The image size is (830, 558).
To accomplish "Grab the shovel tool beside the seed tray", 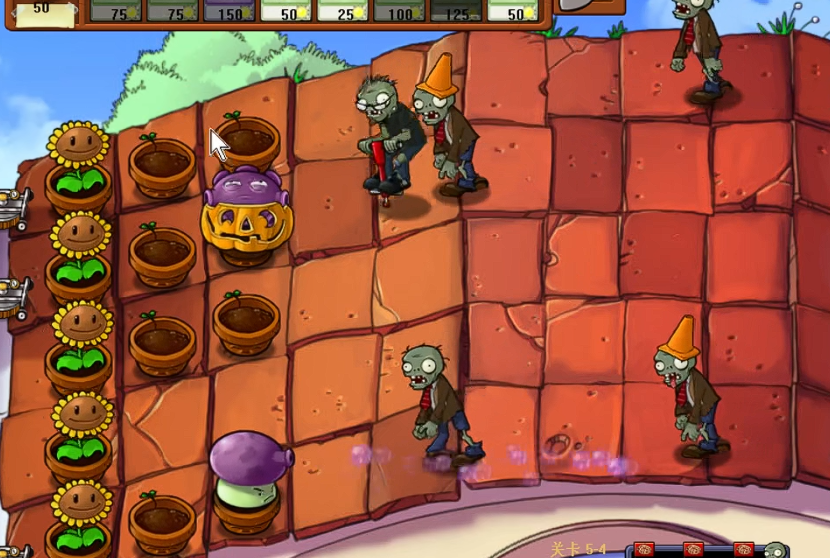I will click(587, 5).
